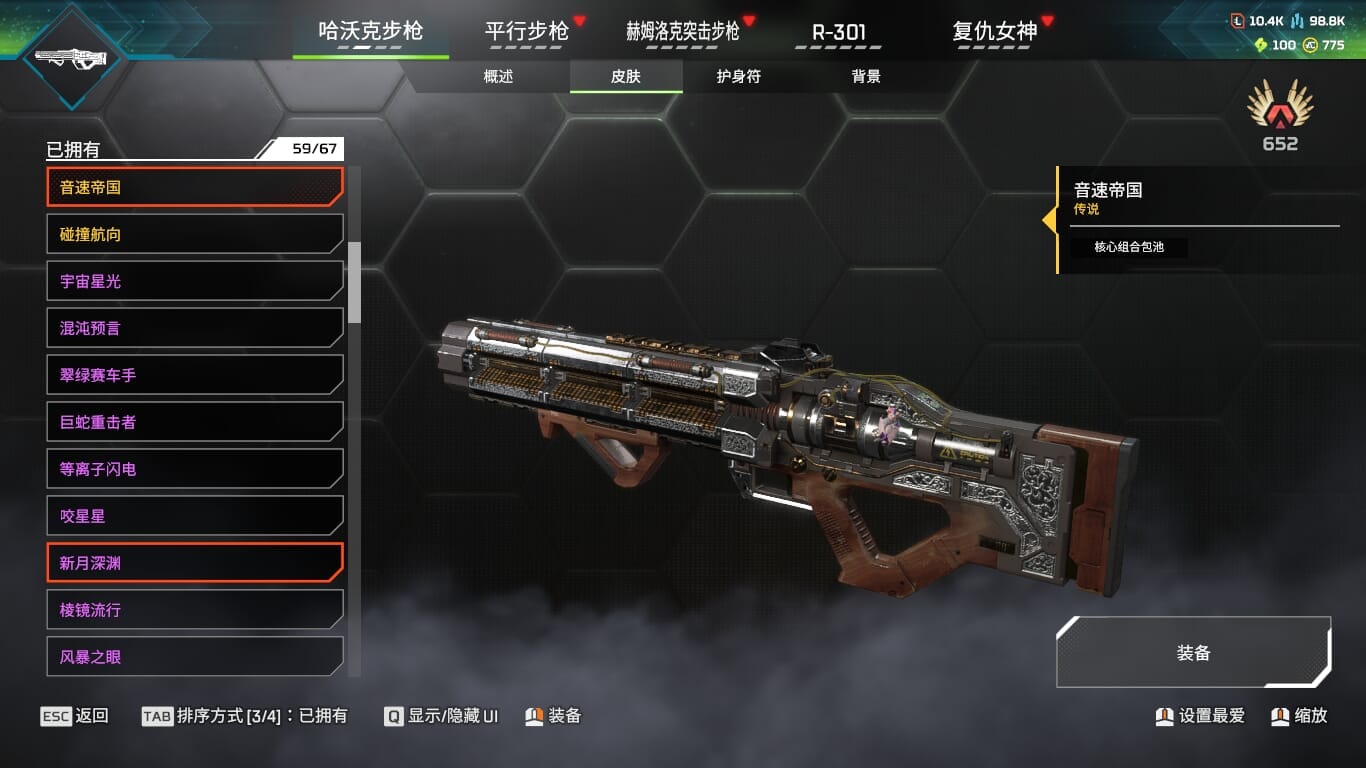
Task: Click the skin list scrollbar
Action: 354,282
